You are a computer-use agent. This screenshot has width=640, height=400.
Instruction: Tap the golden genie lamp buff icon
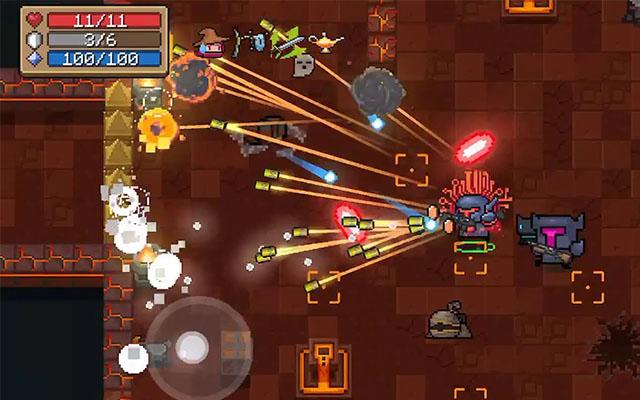point(324,42)
